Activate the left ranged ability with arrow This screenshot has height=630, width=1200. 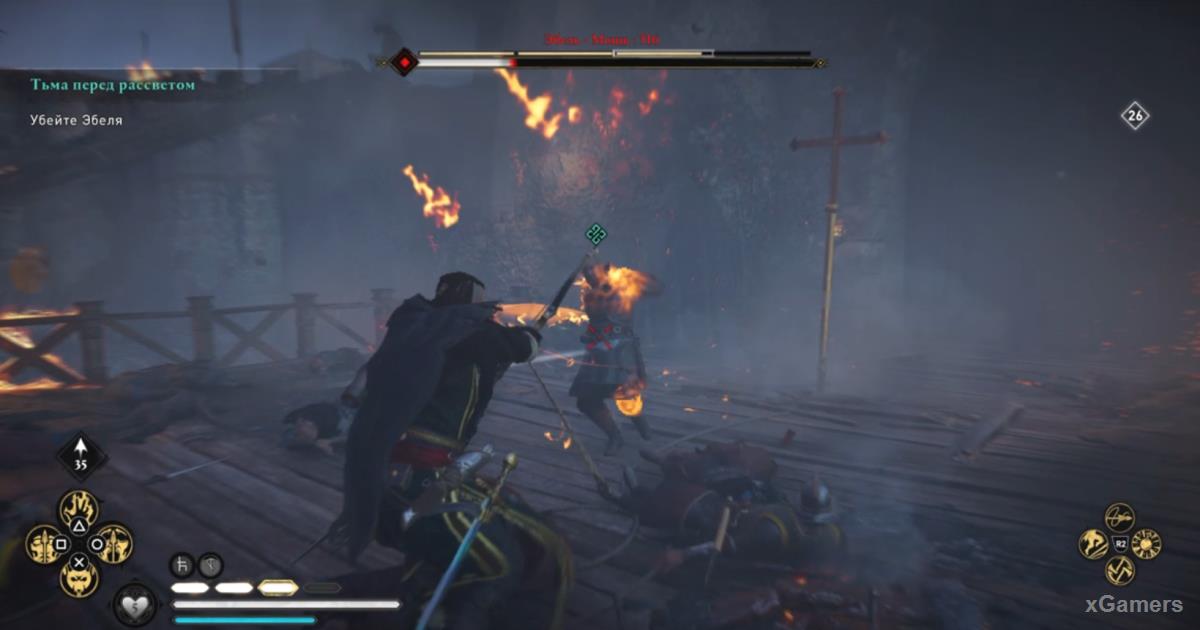(45, 545)
